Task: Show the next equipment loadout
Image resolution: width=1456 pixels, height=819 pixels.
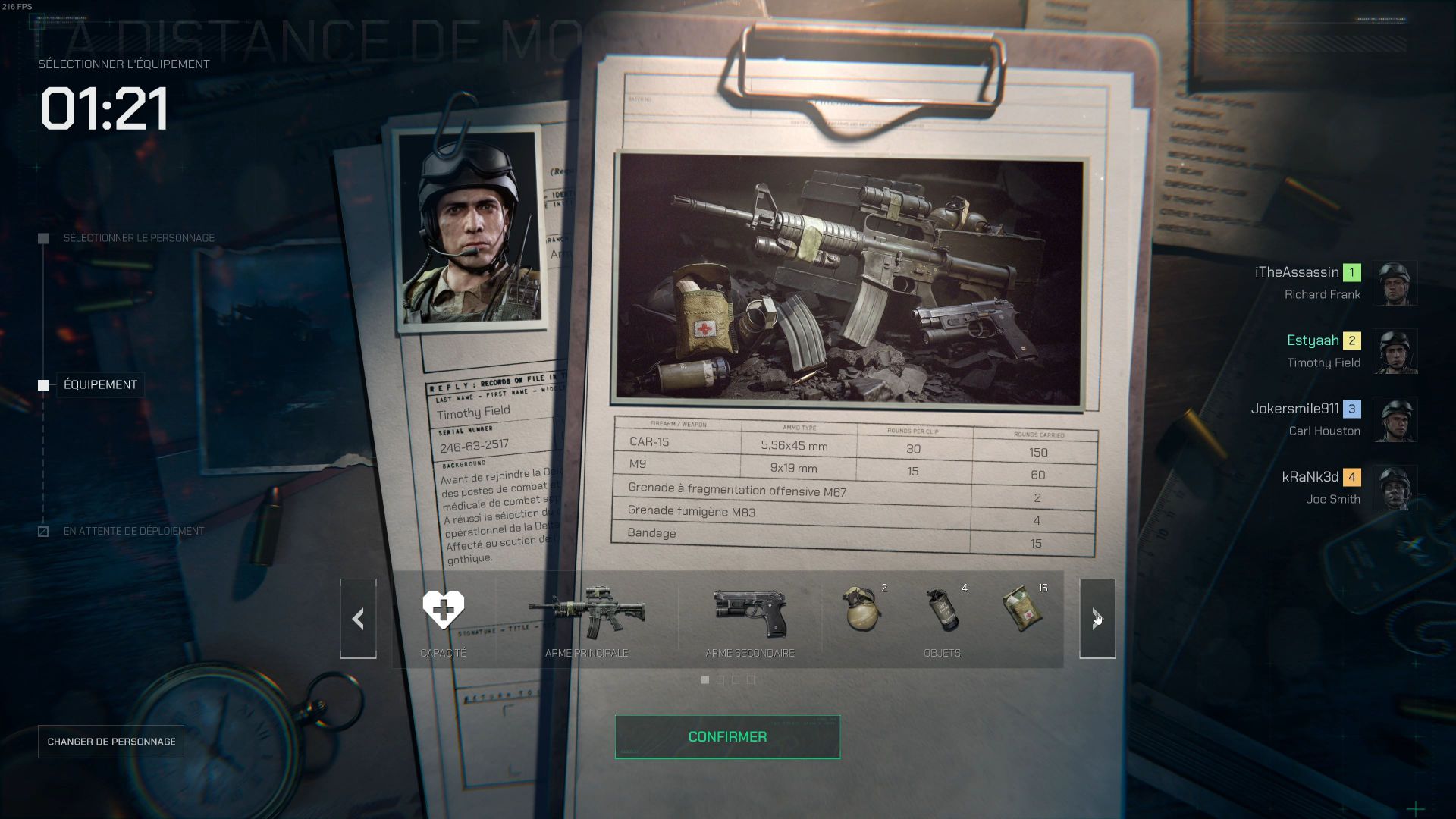Action: [1097, 619]
